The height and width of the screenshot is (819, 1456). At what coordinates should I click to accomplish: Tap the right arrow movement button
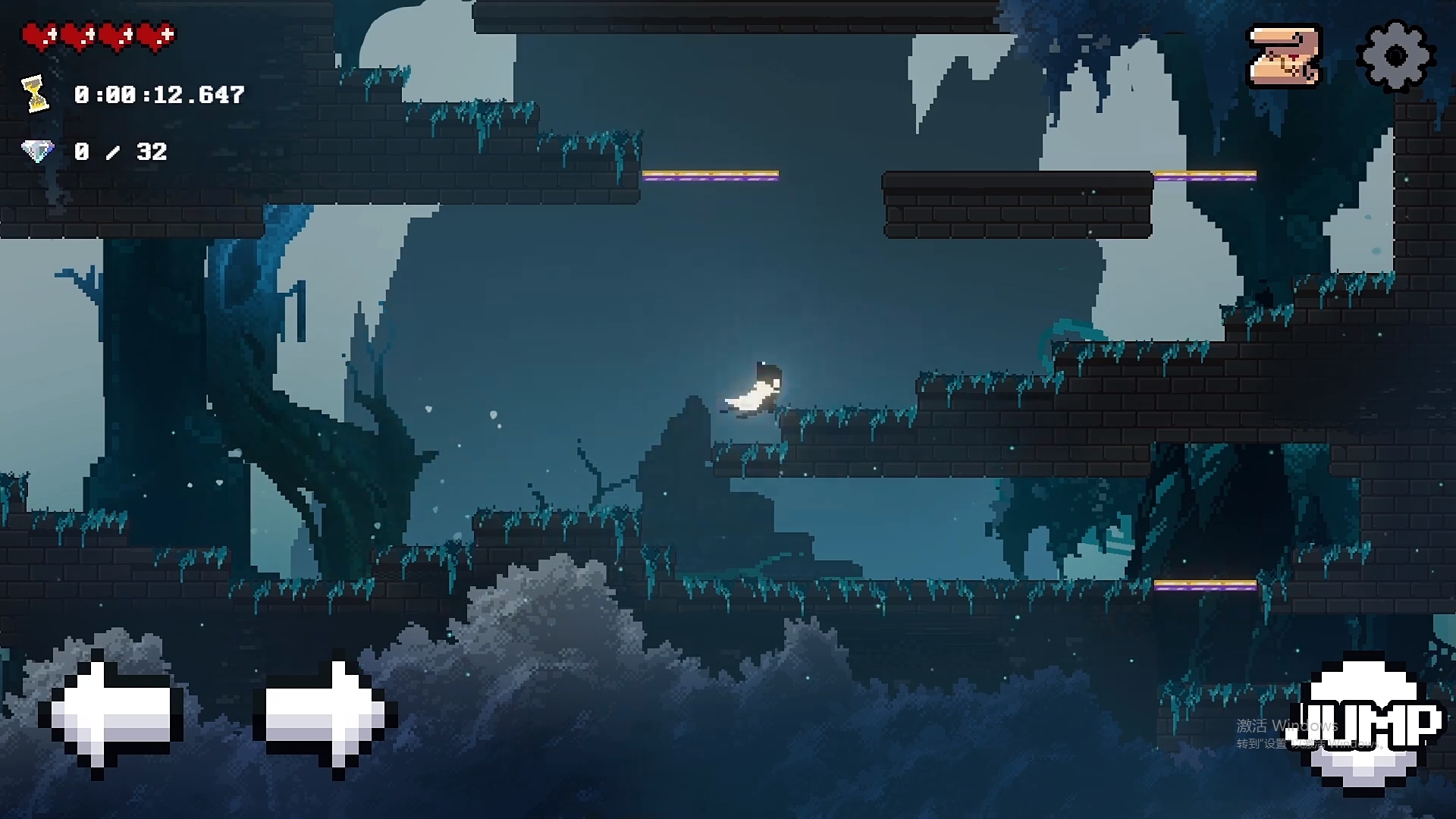coord(325,717)
